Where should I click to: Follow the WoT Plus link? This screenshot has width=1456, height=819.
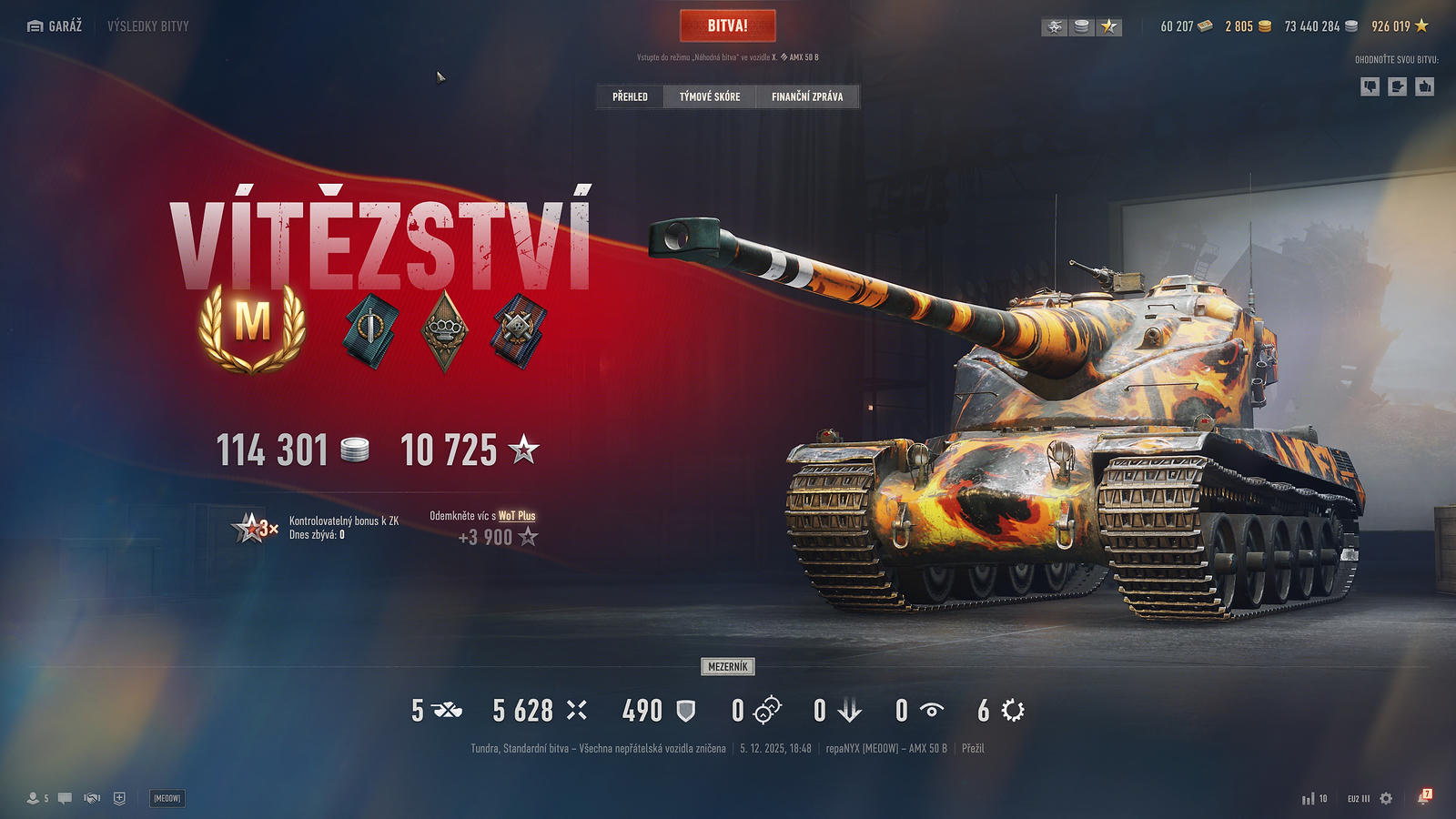pyautogui.click(x=517, y=516)
